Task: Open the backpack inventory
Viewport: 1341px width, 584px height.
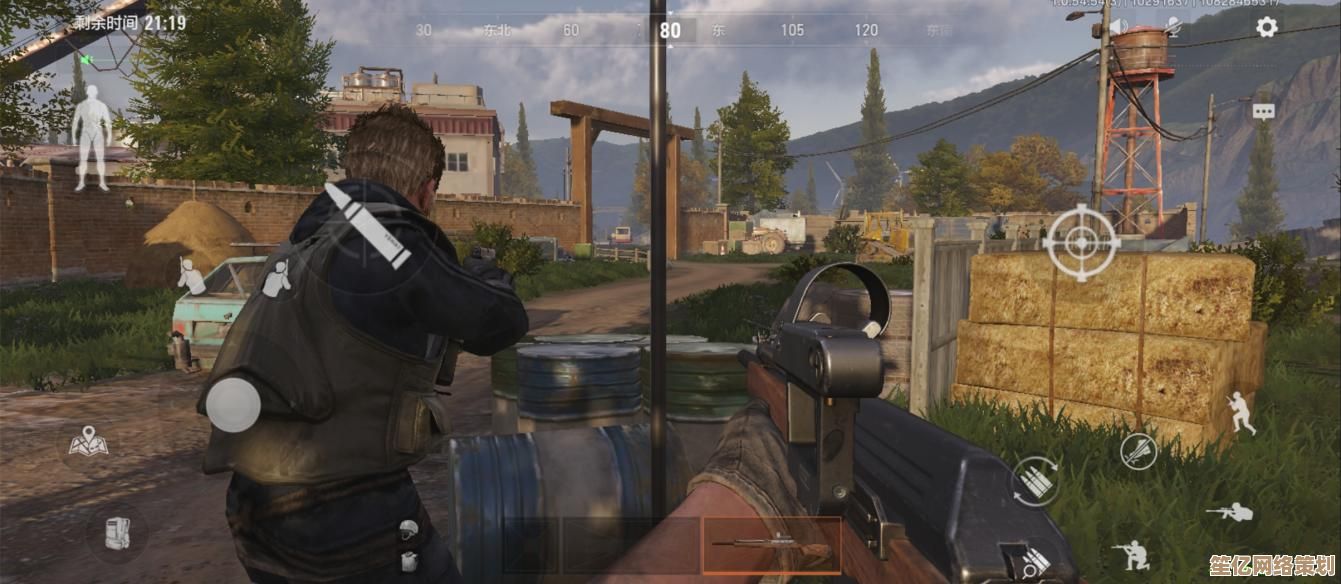Action: coord(117,532)
